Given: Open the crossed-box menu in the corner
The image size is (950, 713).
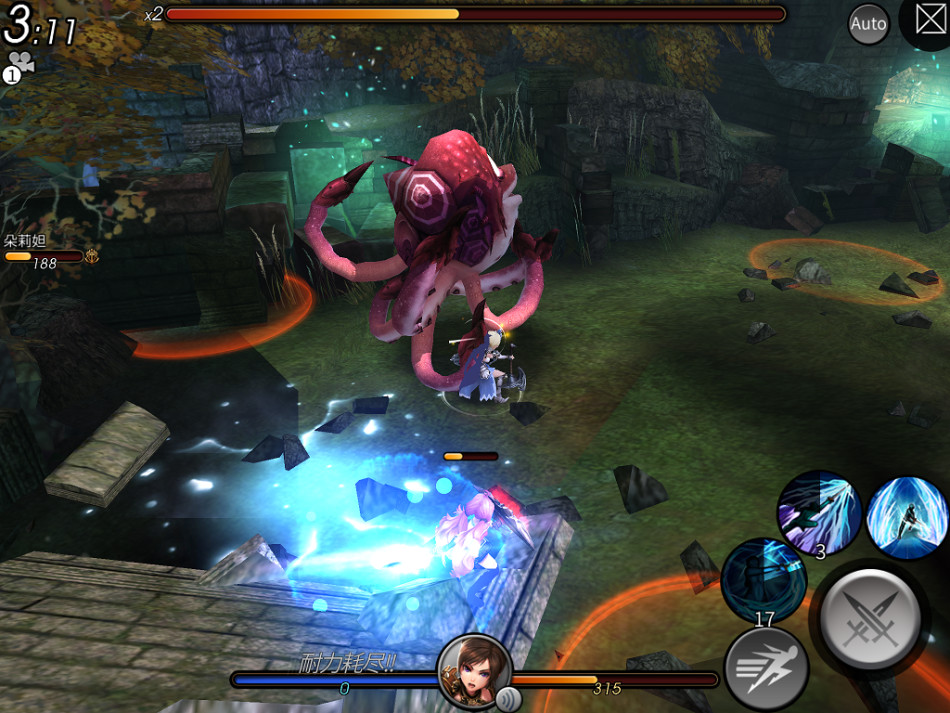Looking at the screenshot, I should tap(929, 19).
